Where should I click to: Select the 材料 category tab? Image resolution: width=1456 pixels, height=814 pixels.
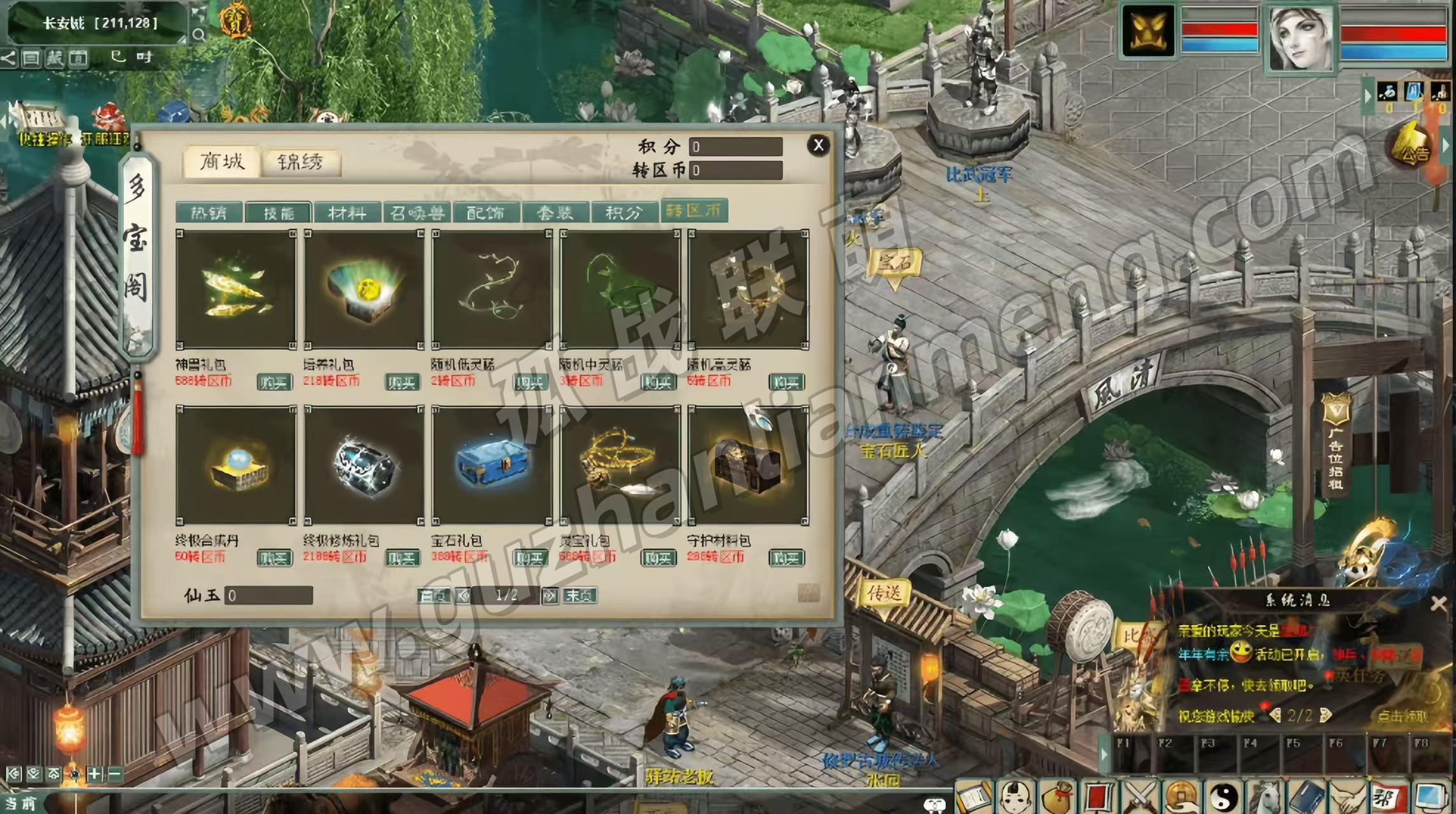click(x=347, y=212)
